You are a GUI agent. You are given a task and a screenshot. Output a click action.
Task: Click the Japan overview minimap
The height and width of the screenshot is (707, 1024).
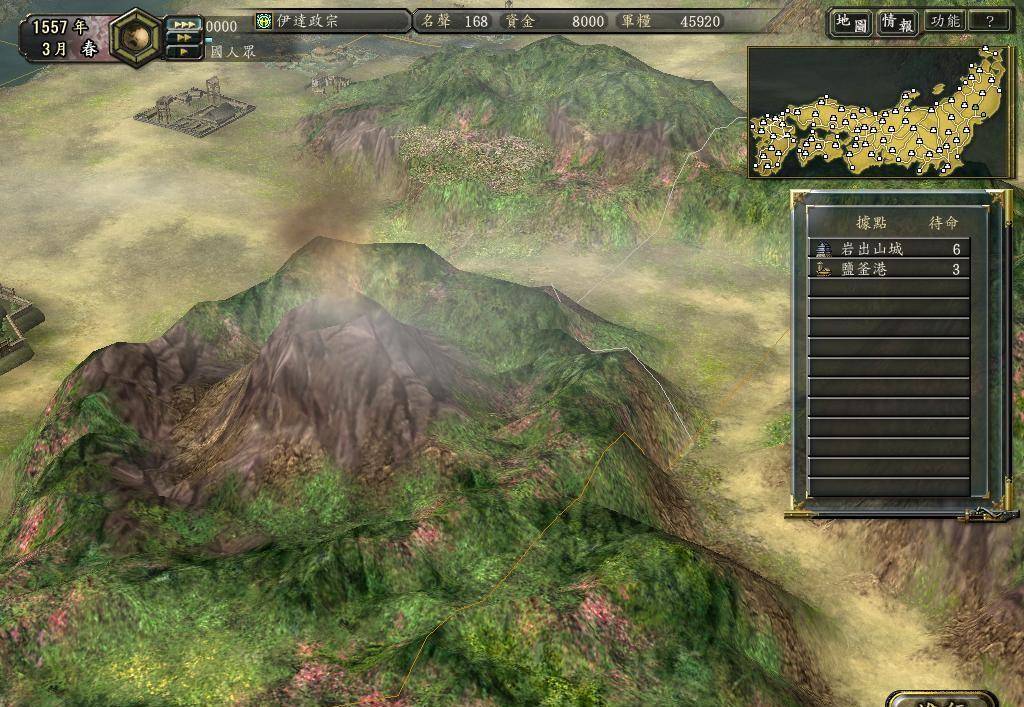click(x=880, y=112)
